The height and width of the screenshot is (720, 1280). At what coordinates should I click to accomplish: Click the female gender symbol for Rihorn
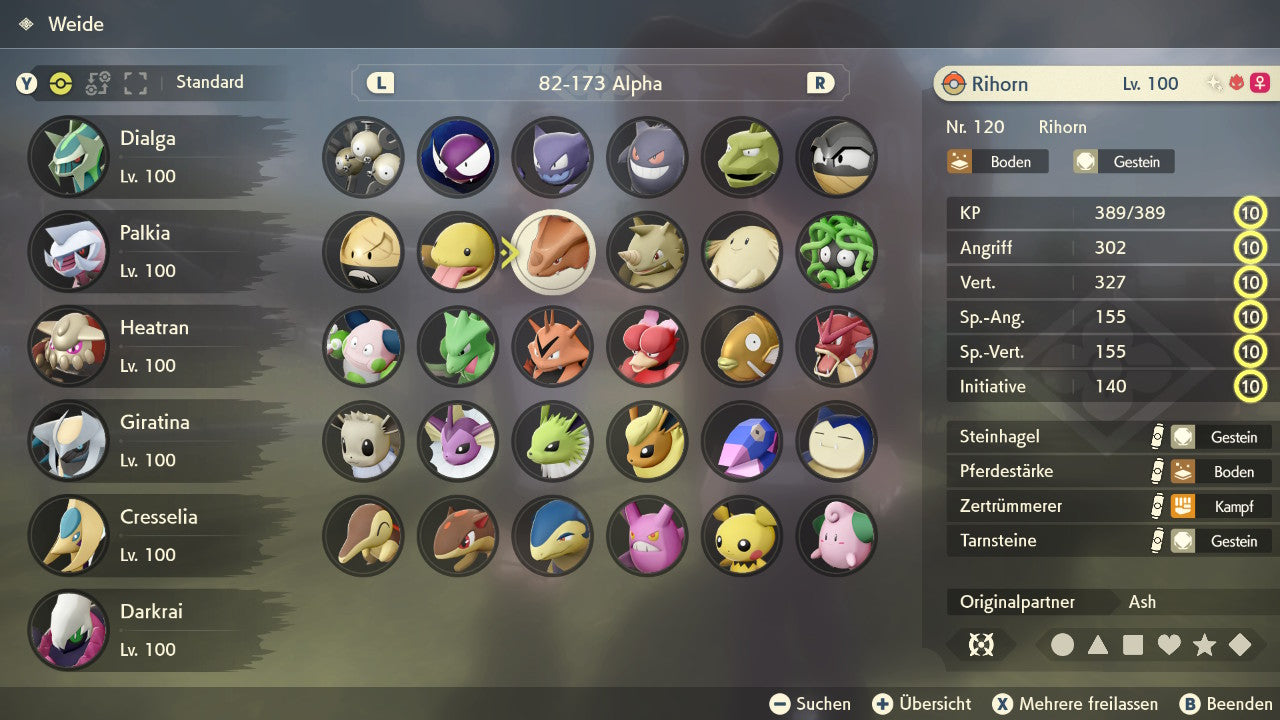1260,82
